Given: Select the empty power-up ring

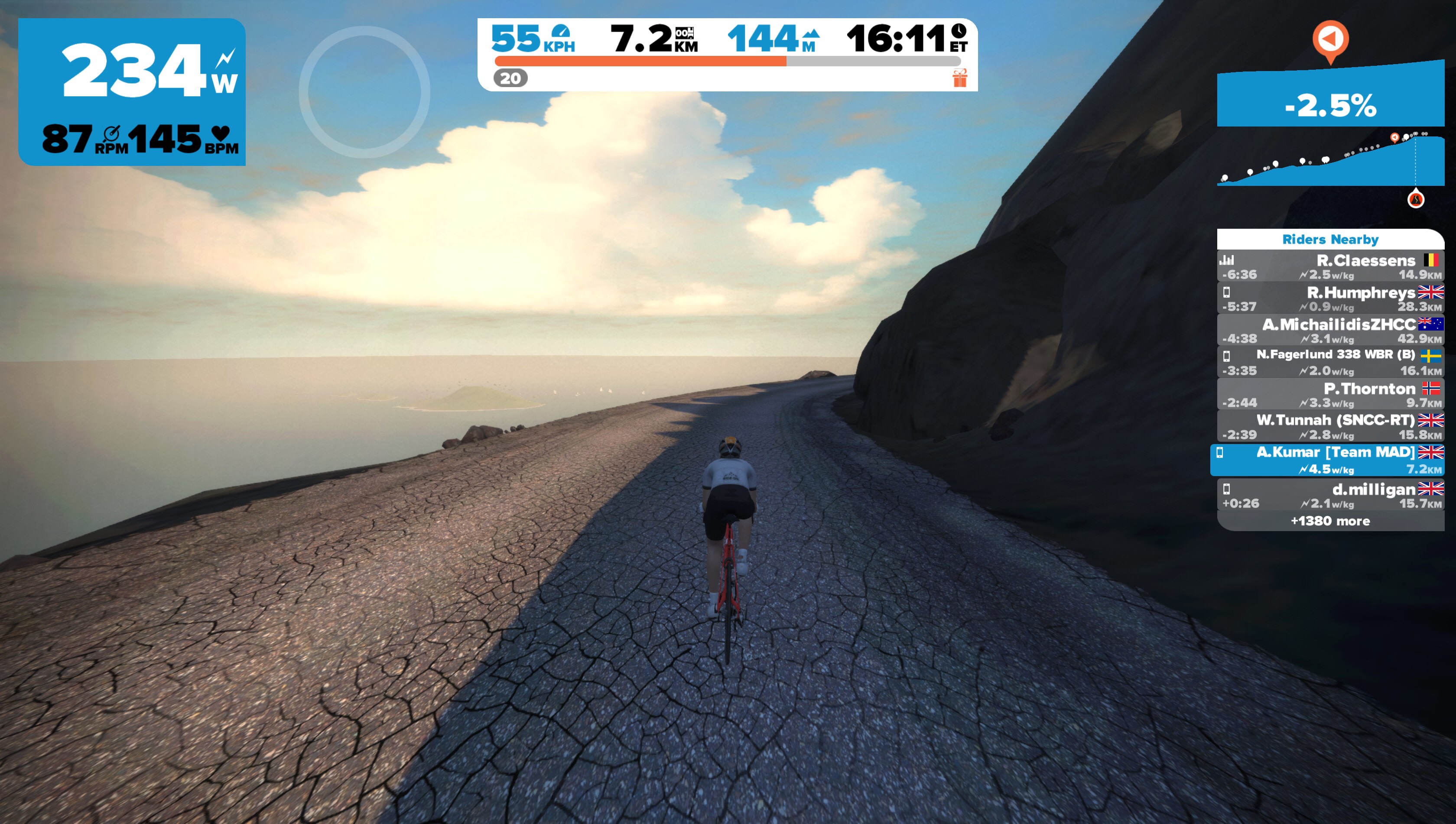Looking at the screenshot, I should pos(364,92).
